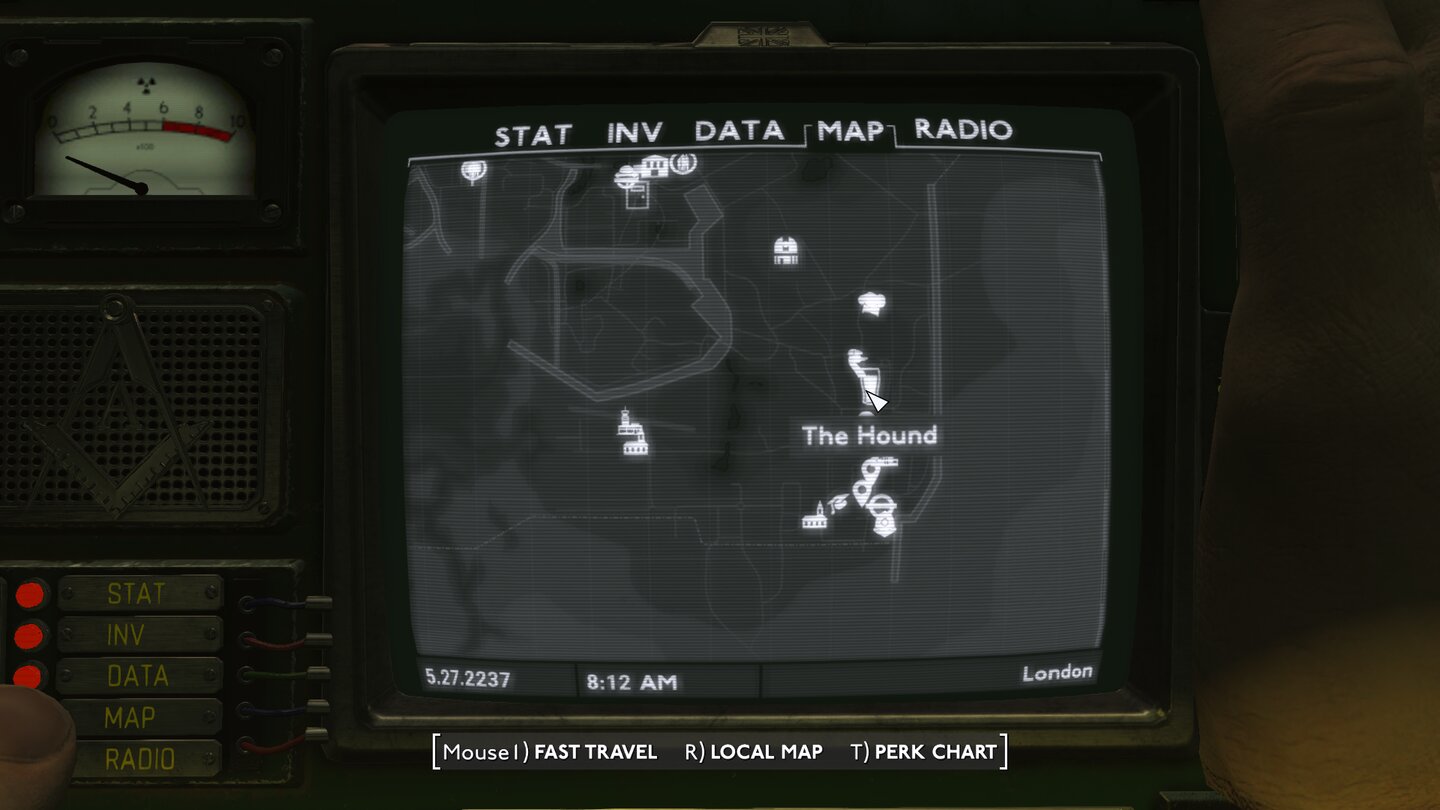Click the London region label

(1057, 672)
